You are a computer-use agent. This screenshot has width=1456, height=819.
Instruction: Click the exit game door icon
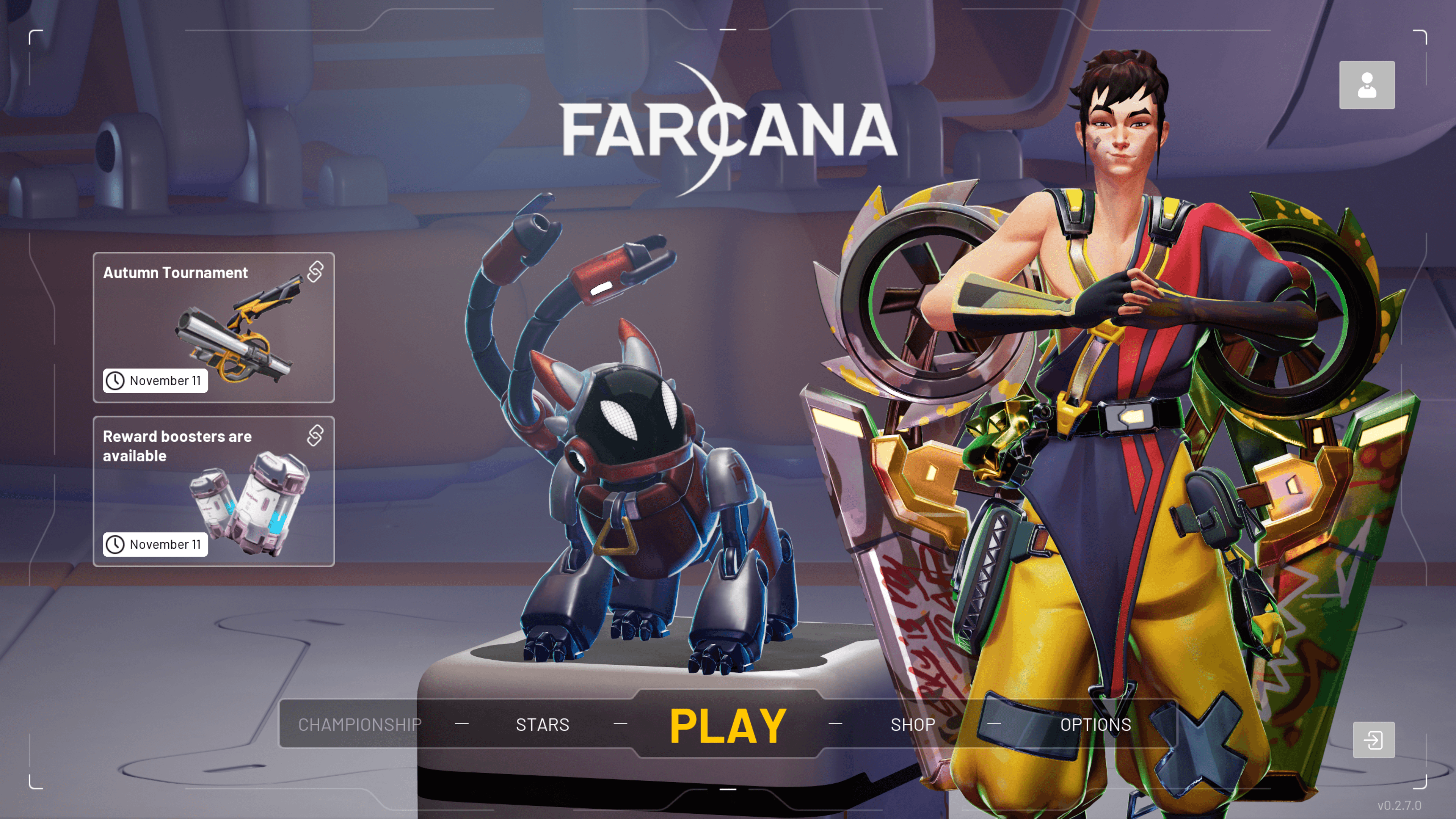coord(1373,739)
